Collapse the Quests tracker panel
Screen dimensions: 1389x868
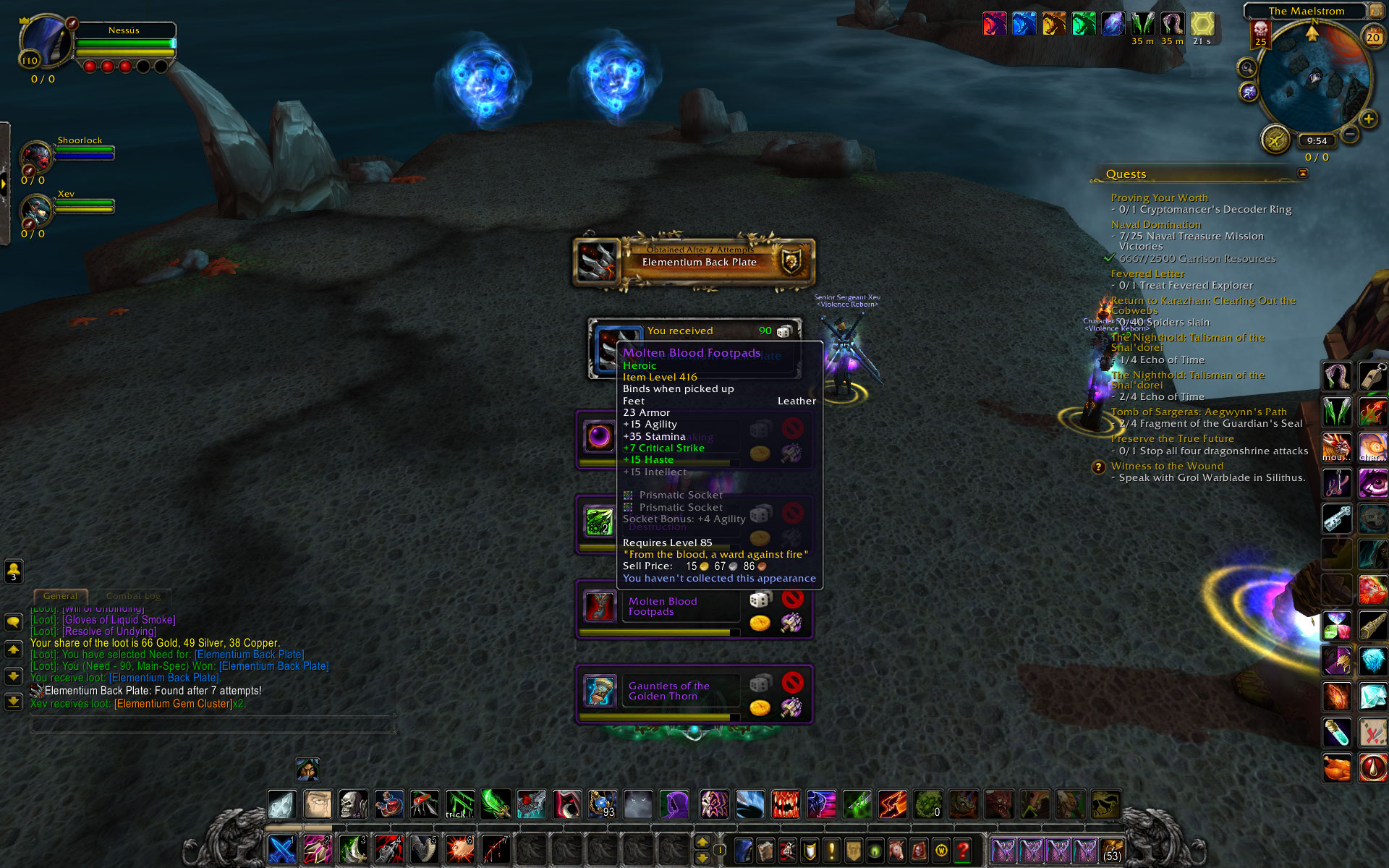pos(1303,173)
